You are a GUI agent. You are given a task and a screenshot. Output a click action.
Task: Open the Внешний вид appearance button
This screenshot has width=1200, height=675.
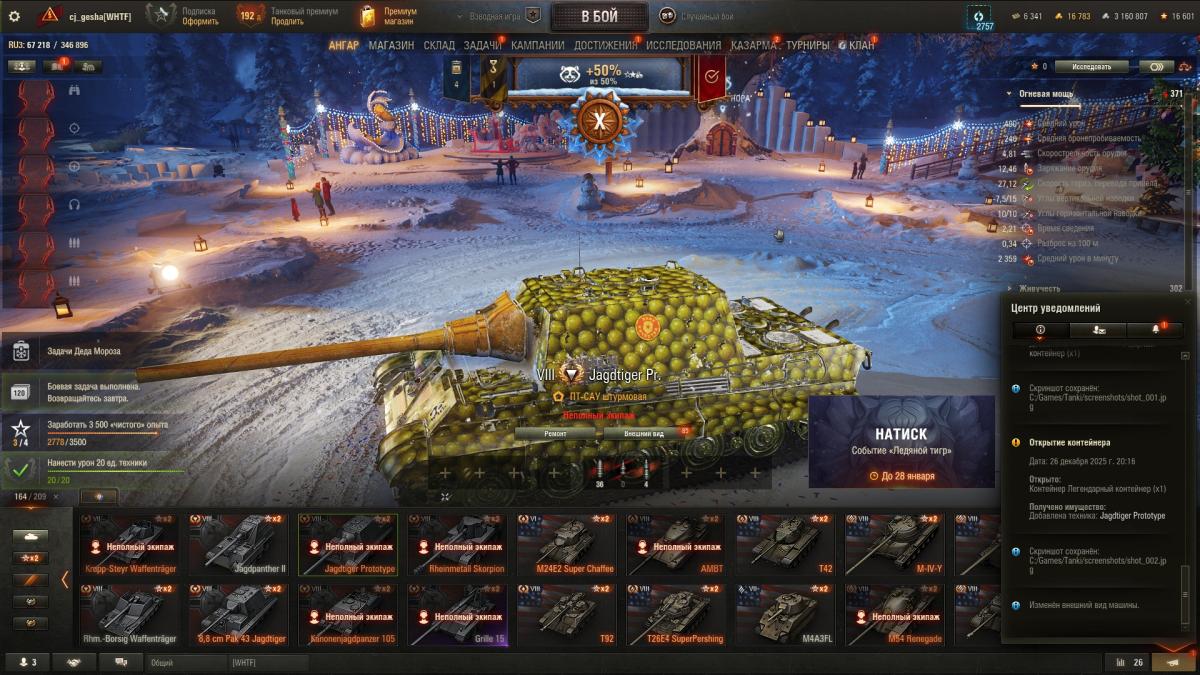click(644, 434)
